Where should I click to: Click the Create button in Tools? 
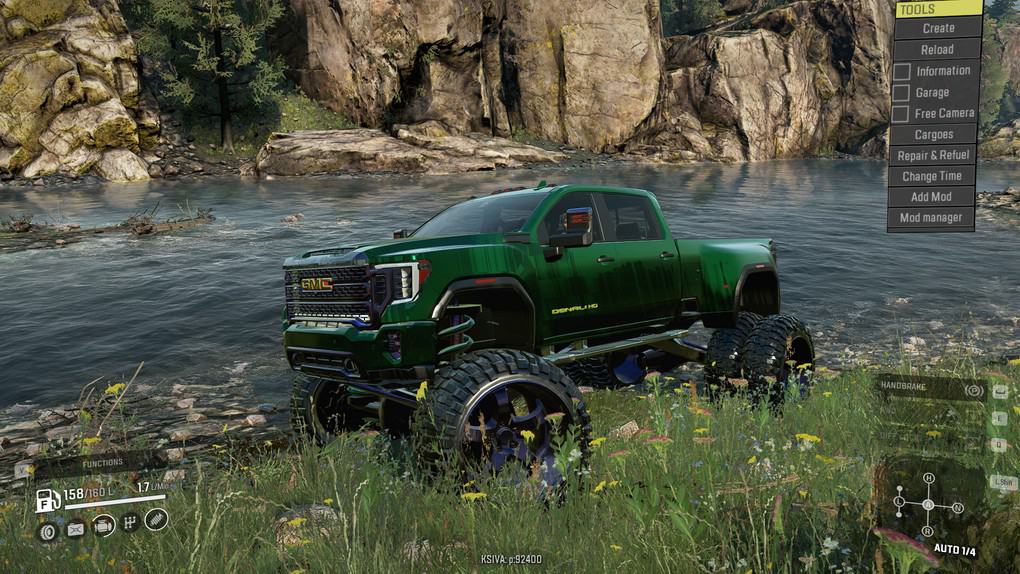(937, 28)
